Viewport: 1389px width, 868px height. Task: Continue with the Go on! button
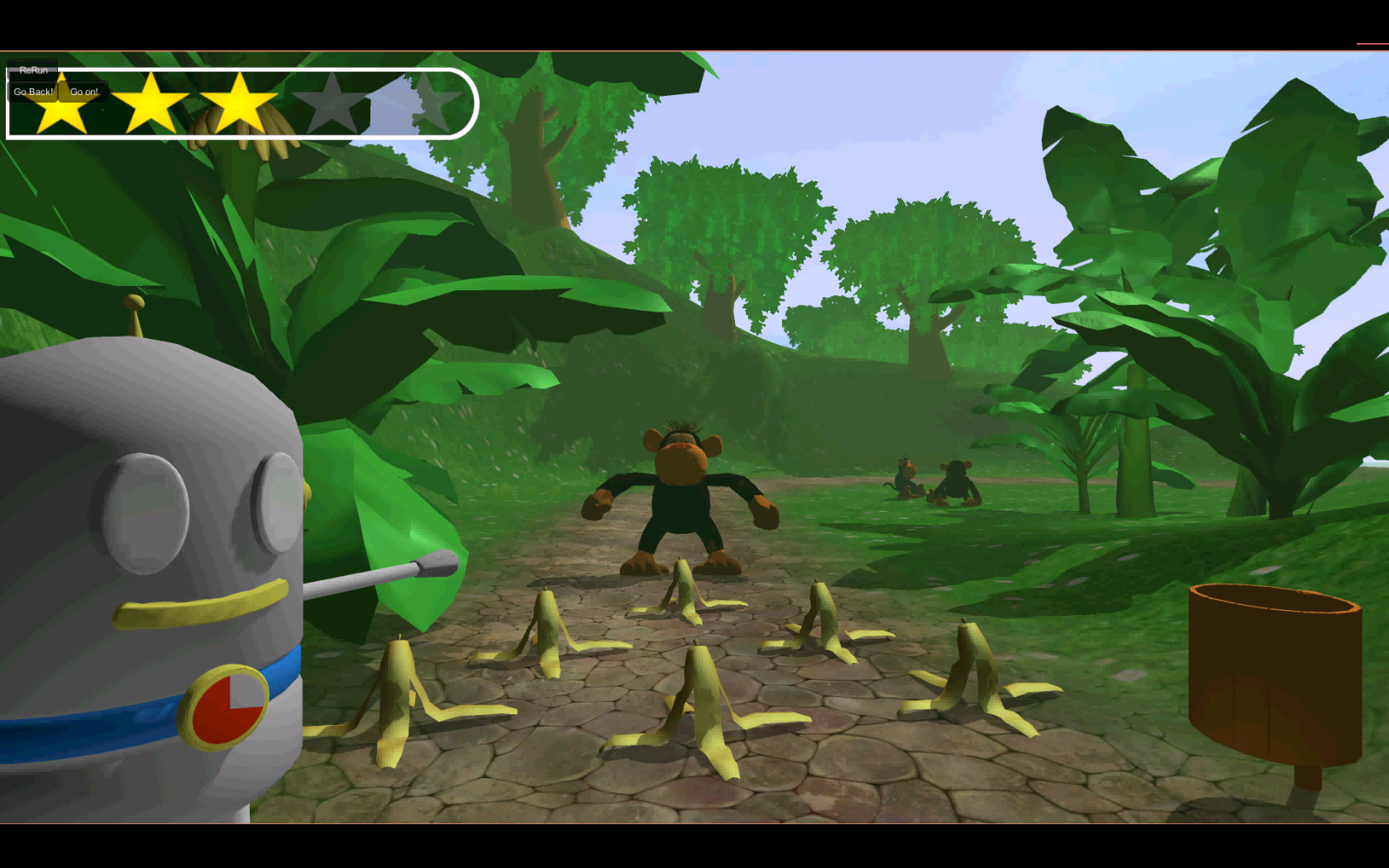(84, 92)
